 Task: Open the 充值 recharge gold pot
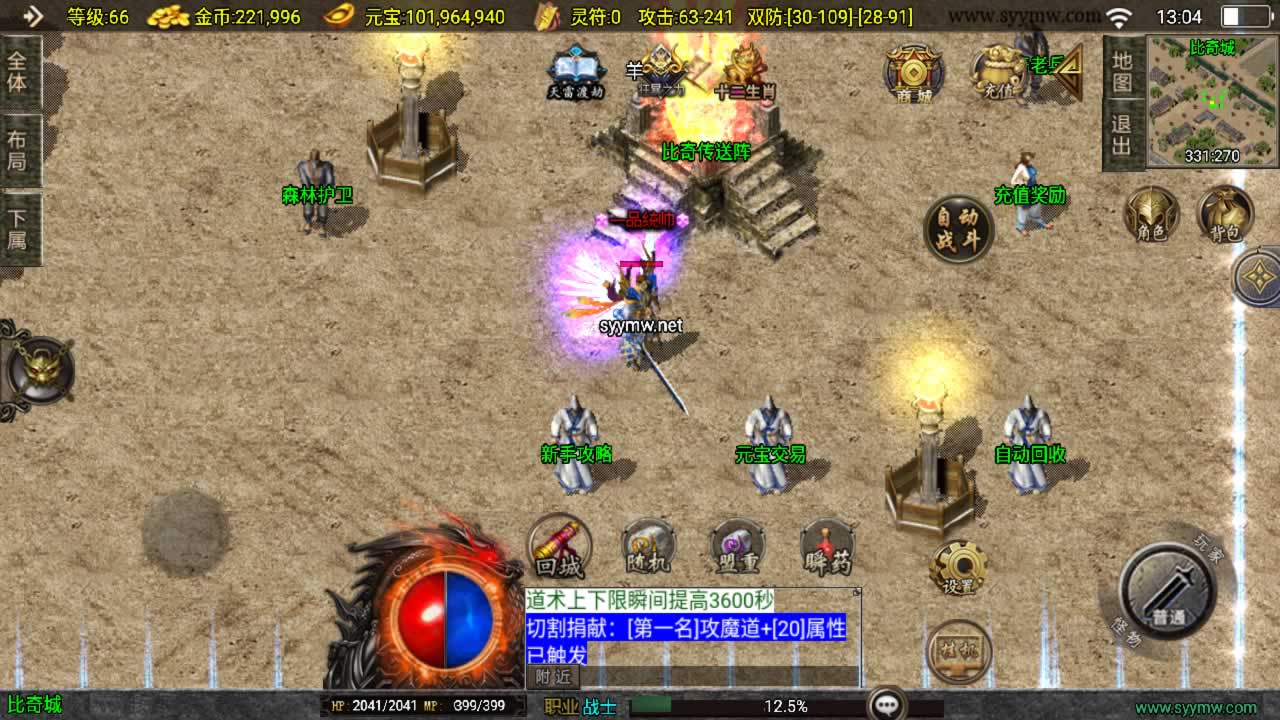coord(998,71)
